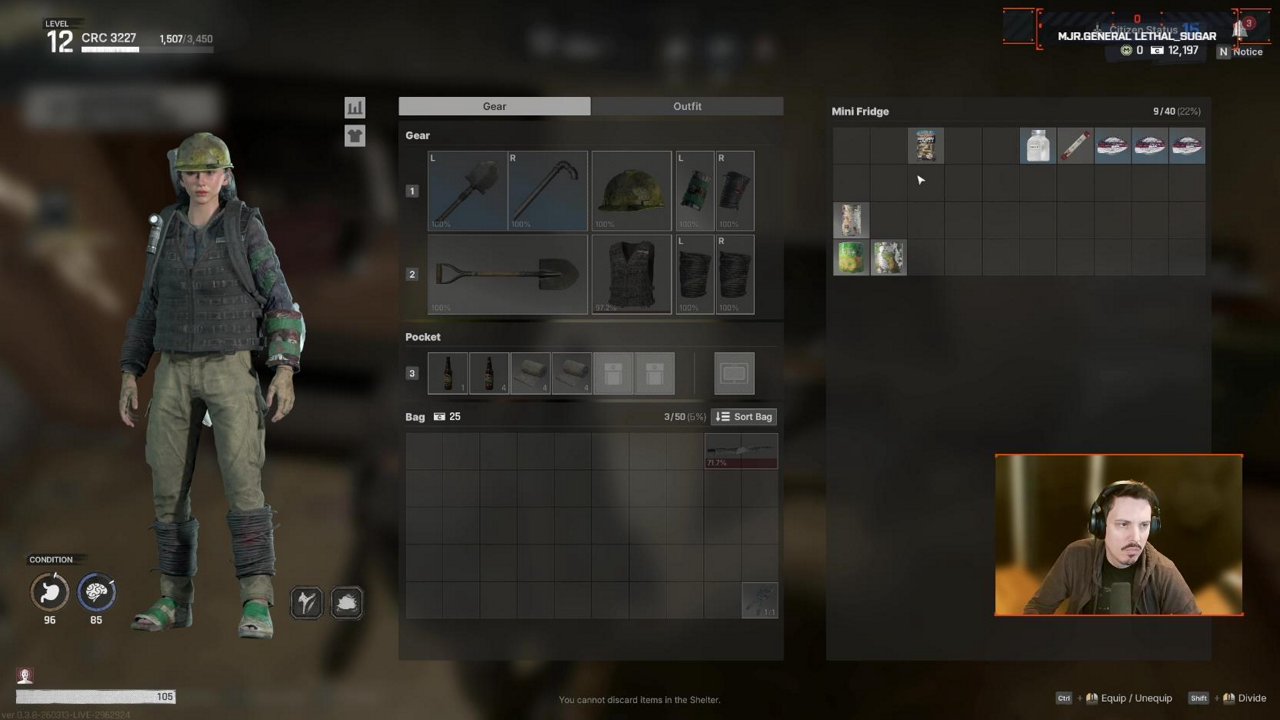1280x720 pixels.
Task: Pick the snack bag in Mini Fridge
Action: click(925, 146)
